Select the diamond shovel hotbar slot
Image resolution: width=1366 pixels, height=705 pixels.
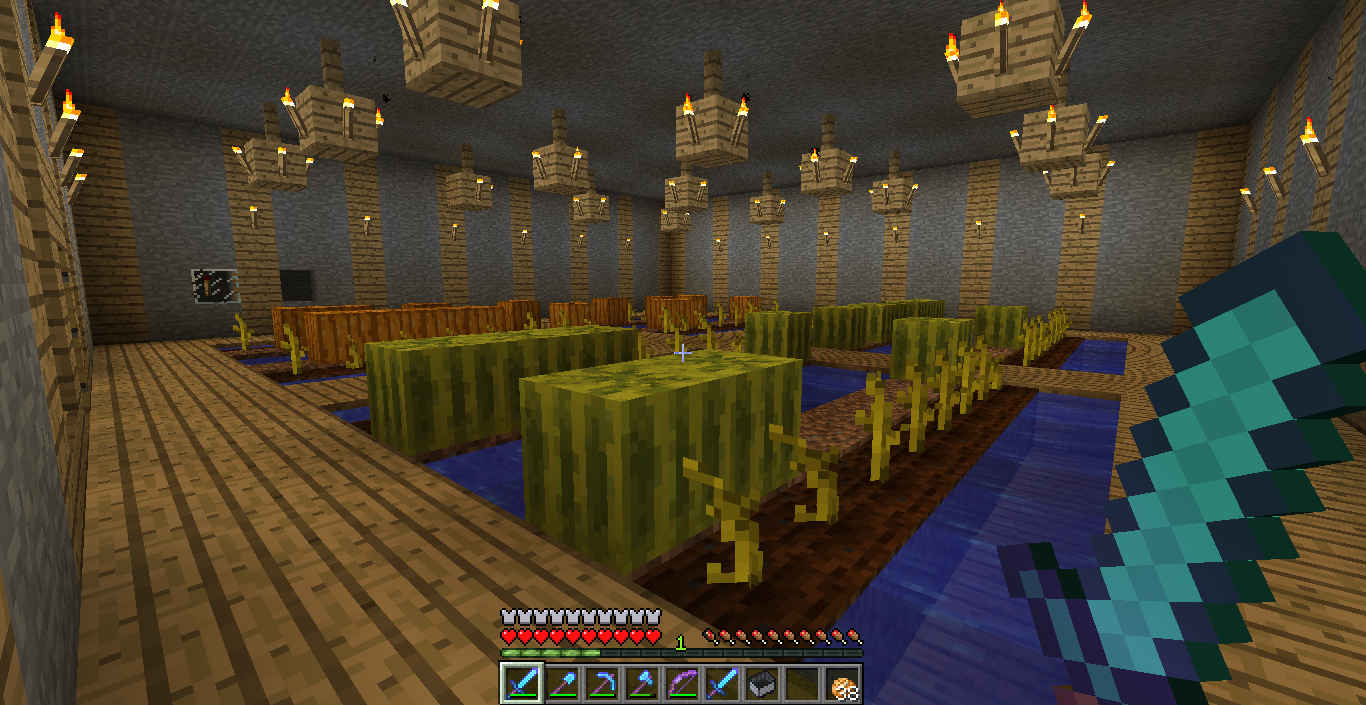pyautogui.click(x=560, y=683)
